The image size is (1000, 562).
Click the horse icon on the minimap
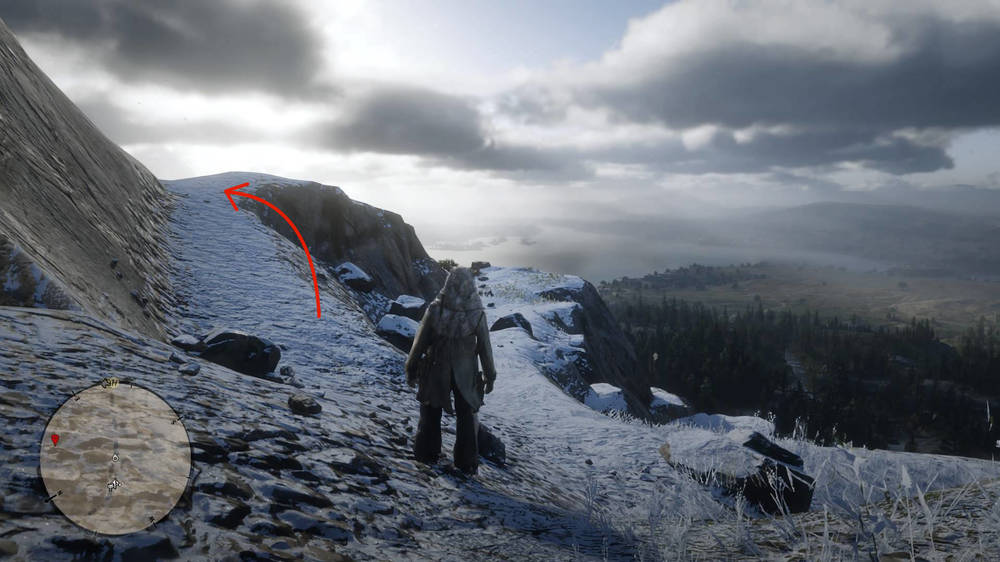[x=114, y=484]
